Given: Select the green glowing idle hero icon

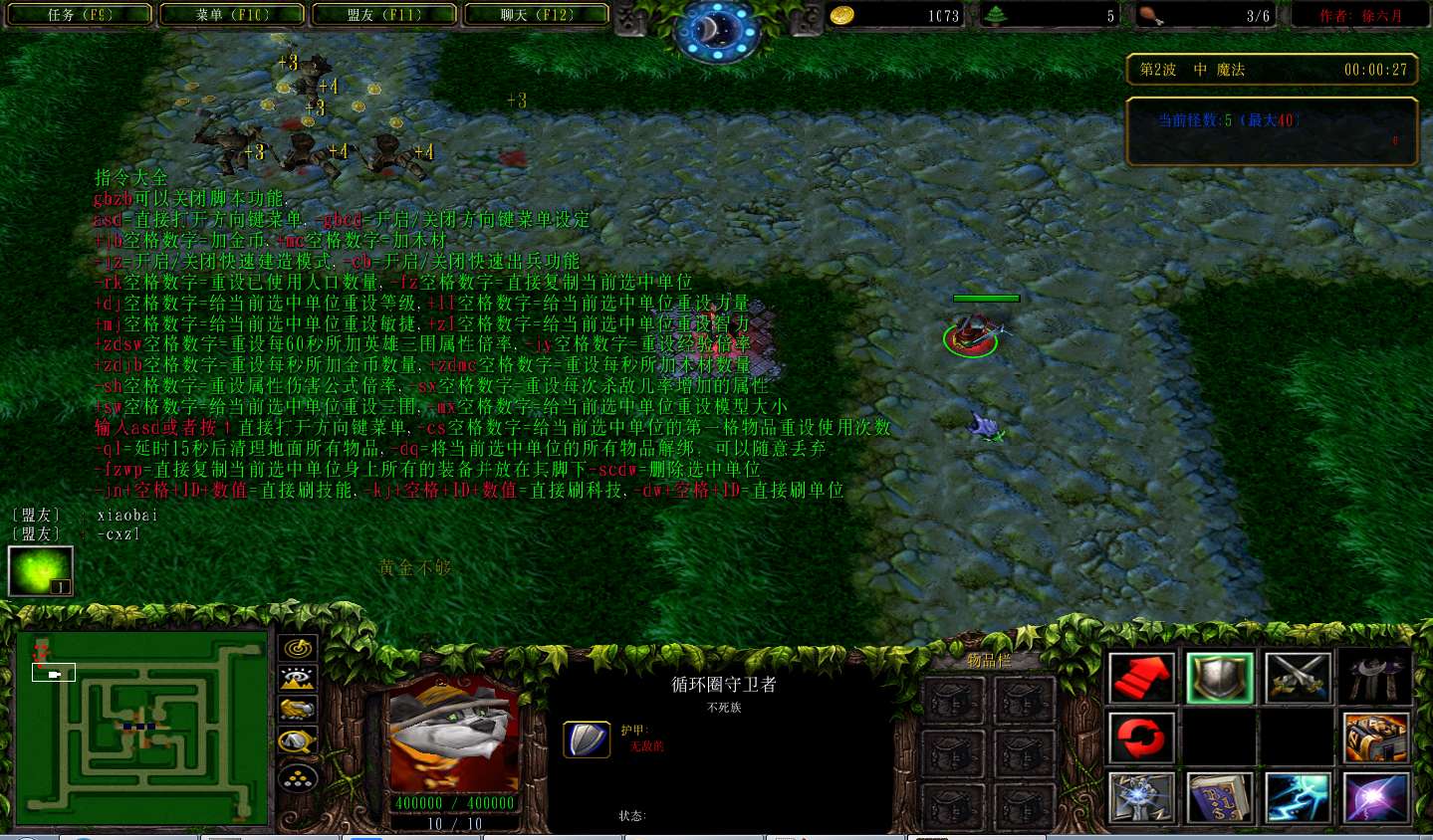Looking at the screenshot, I should coord(41,571).
